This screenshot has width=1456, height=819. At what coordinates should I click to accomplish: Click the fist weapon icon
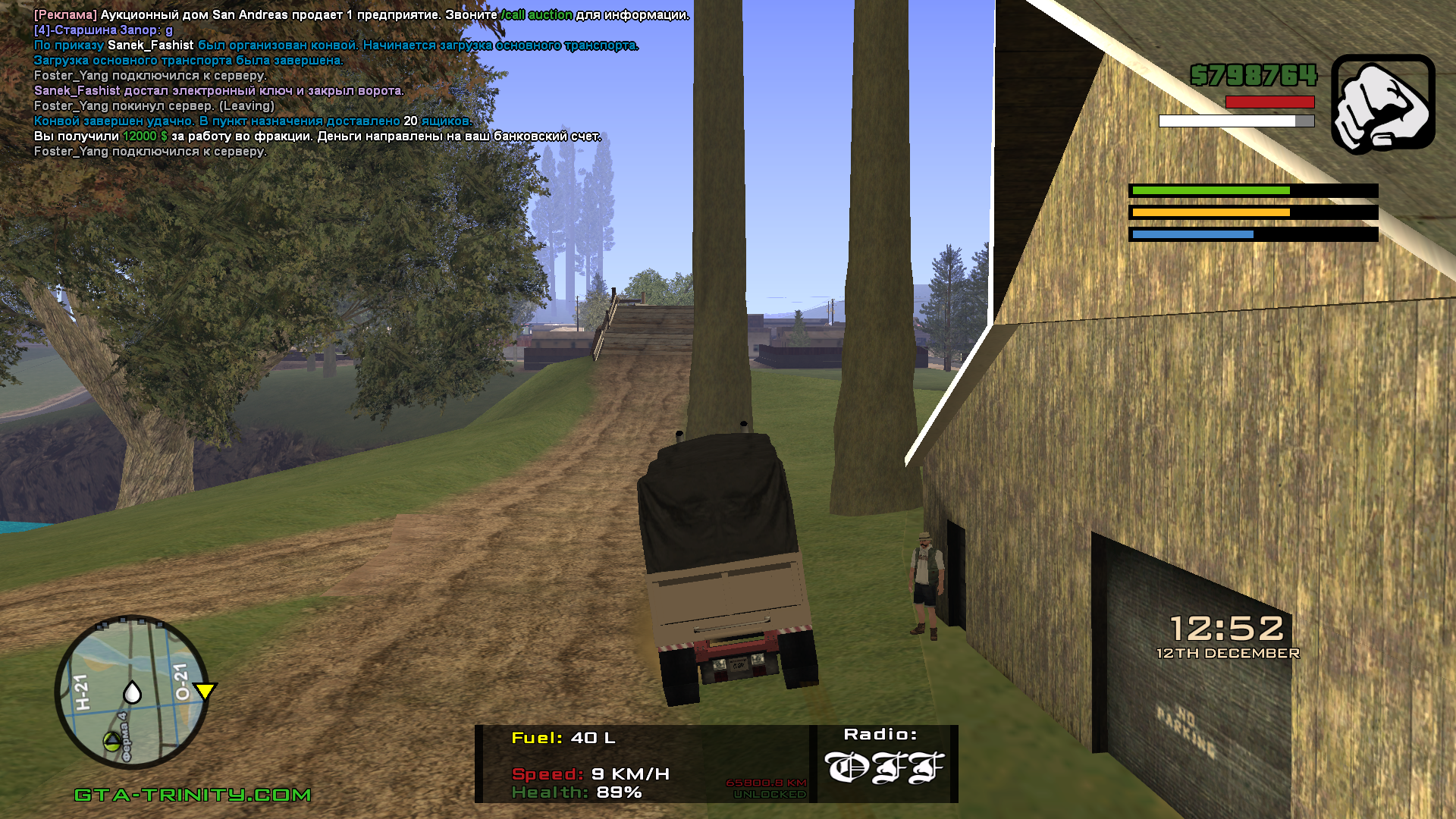(1382, 102)
